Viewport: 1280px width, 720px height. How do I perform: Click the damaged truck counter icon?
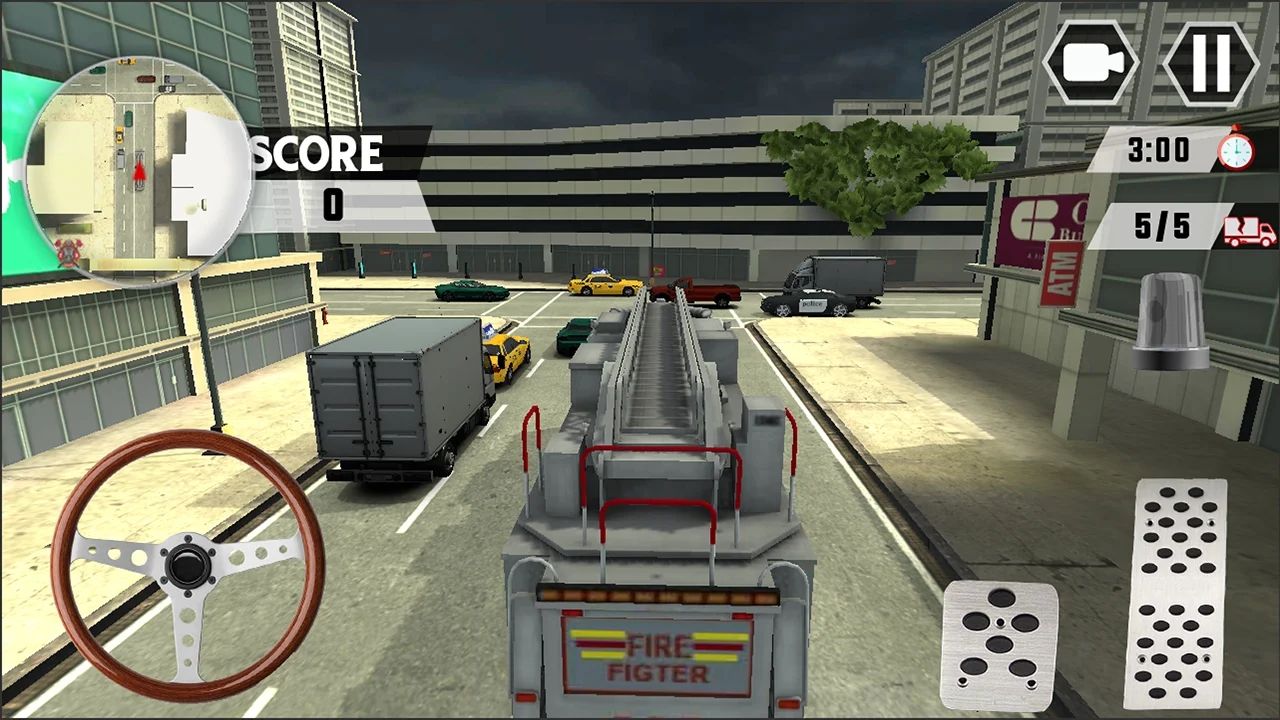click(1251, 232)
